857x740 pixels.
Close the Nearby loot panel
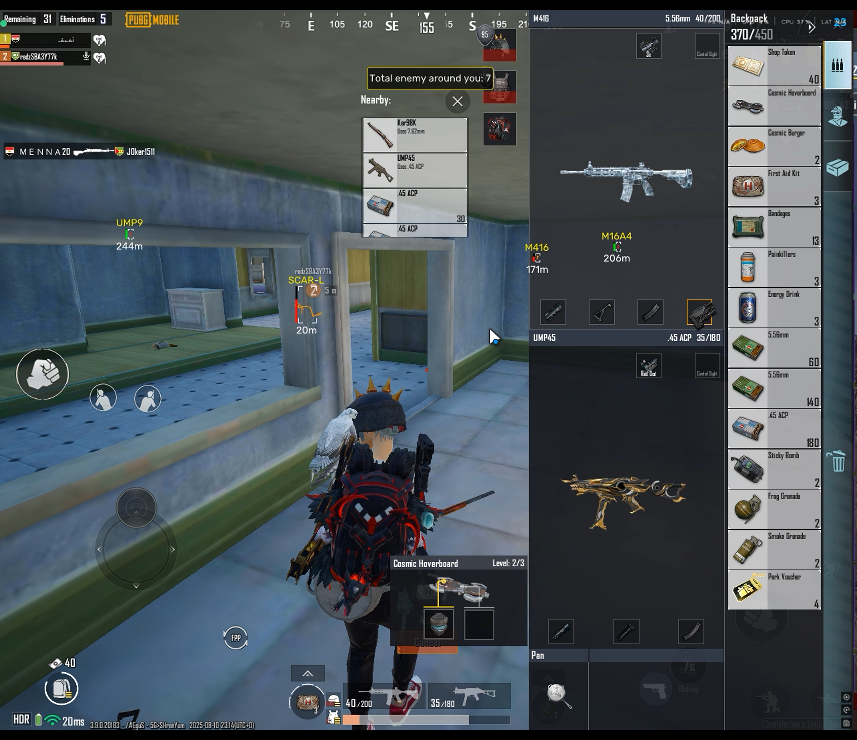(x=457, y=101)
